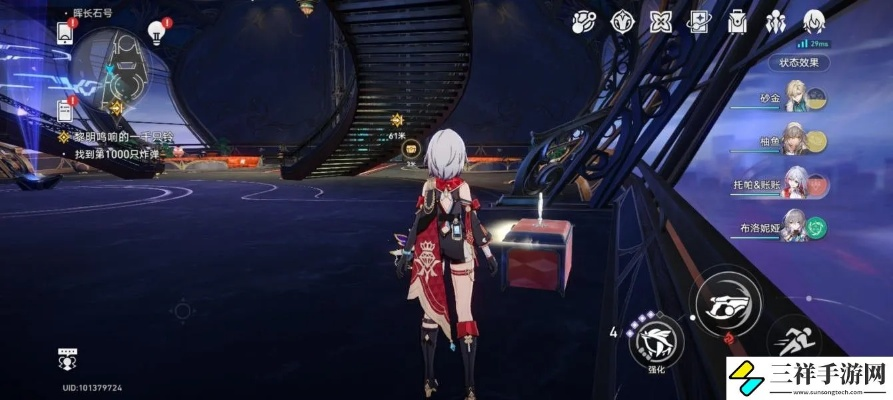Screen dimensions: 893x400
Task: Open the orbiting-planets icon in top bar
Action: tap(583, 21)
